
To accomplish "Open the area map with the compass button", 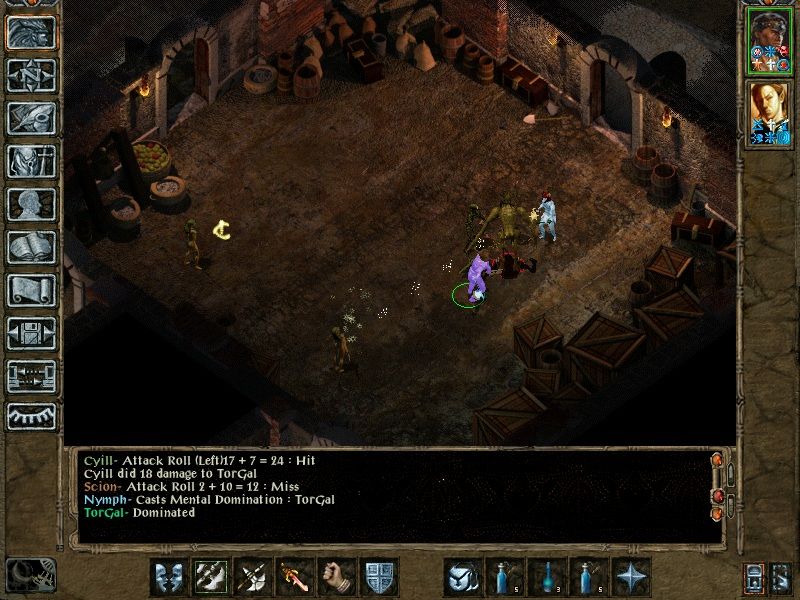I will [30, 75].
